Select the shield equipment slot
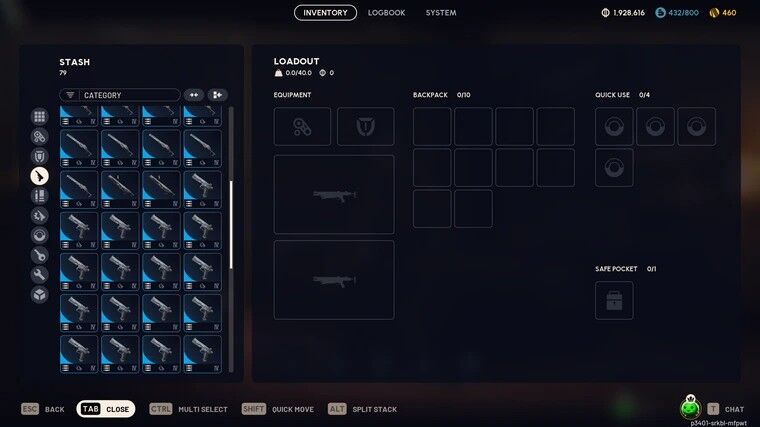Screen dimensions: 760x427 [365, 127]
